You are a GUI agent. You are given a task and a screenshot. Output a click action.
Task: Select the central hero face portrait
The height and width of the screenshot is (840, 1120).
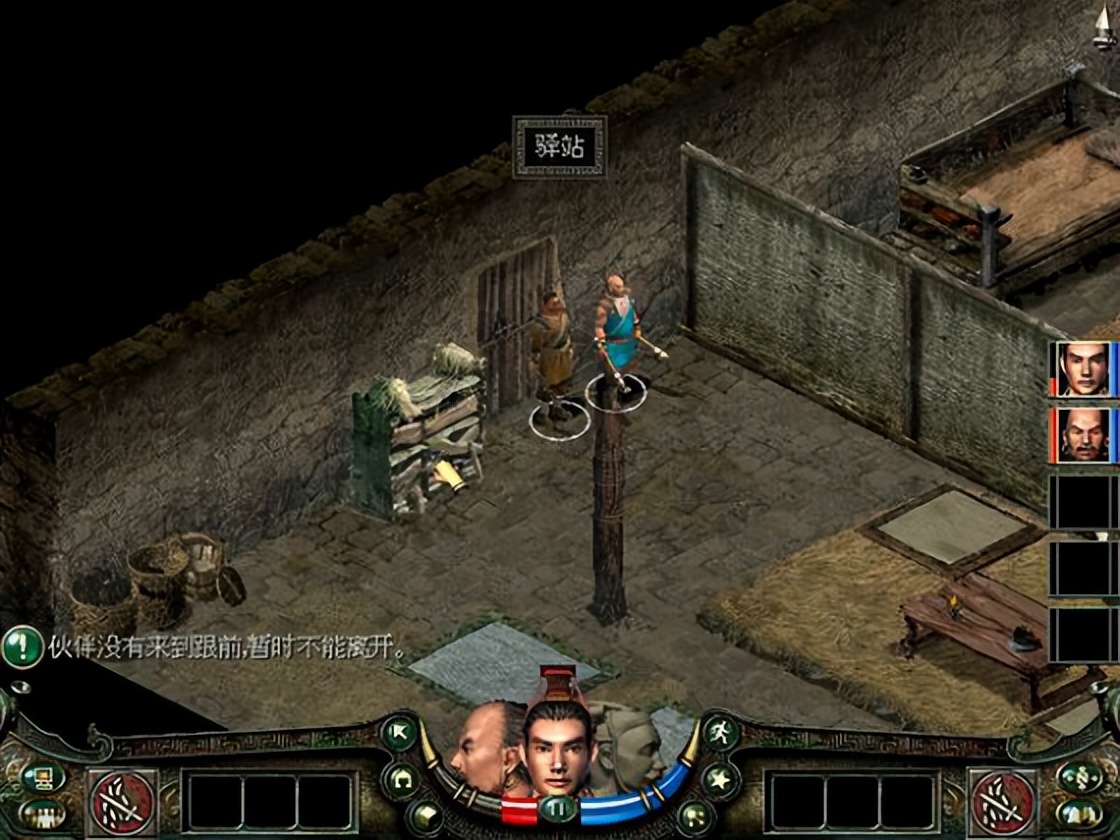click(x=558, y=745)
